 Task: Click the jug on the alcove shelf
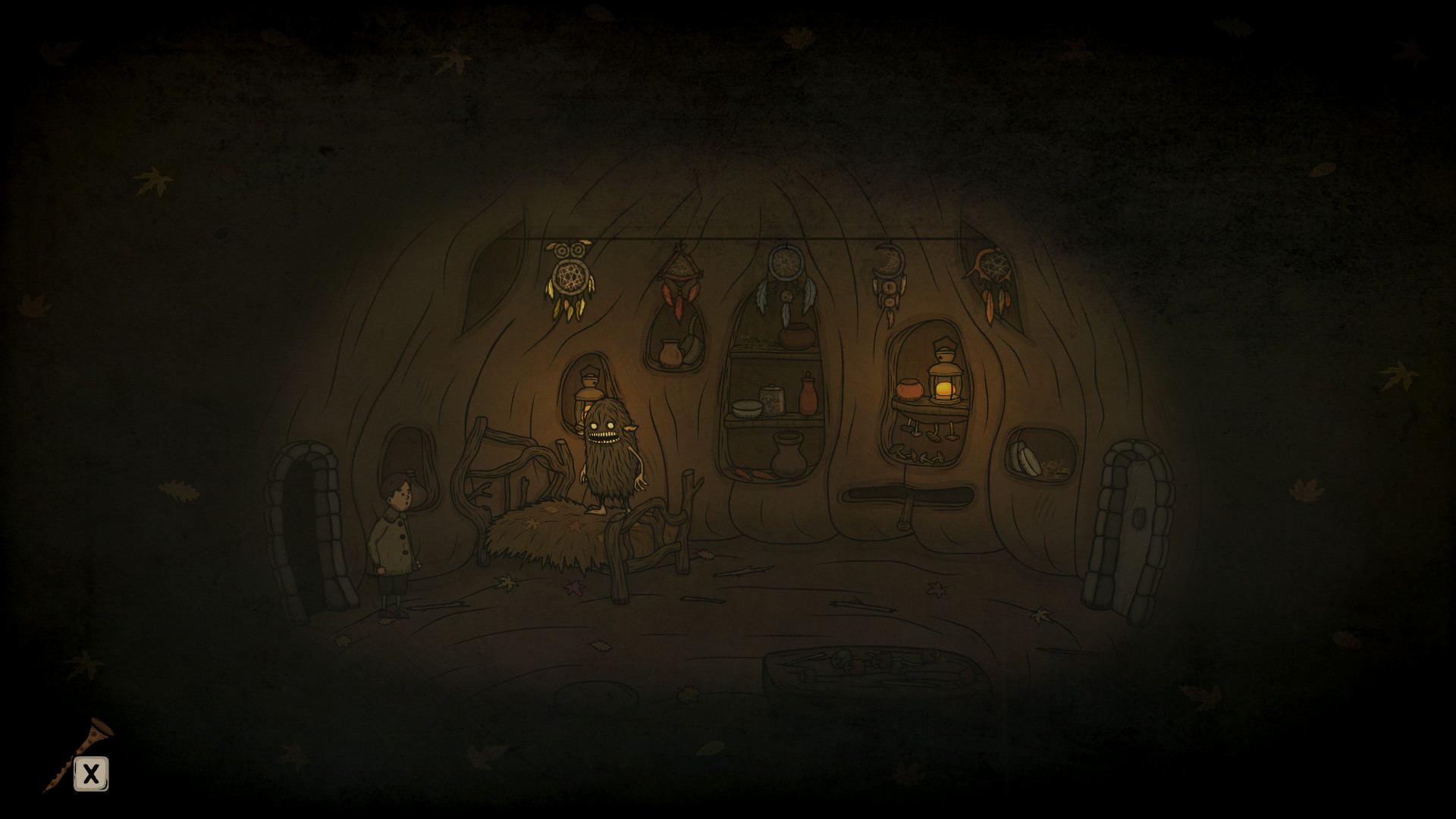670,353
